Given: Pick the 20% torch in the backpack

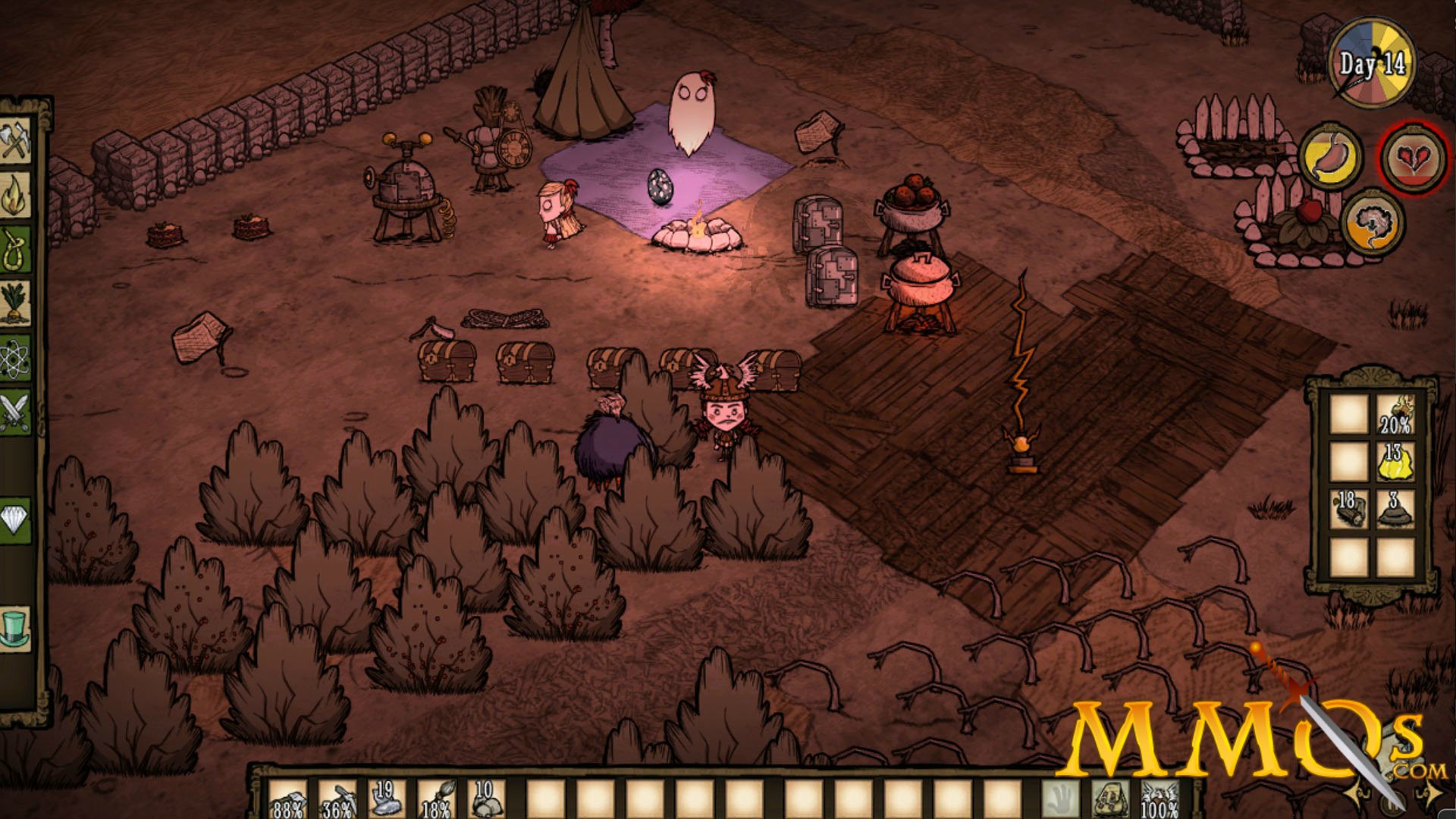Looking at the screenshot, I should (1394, 414).
